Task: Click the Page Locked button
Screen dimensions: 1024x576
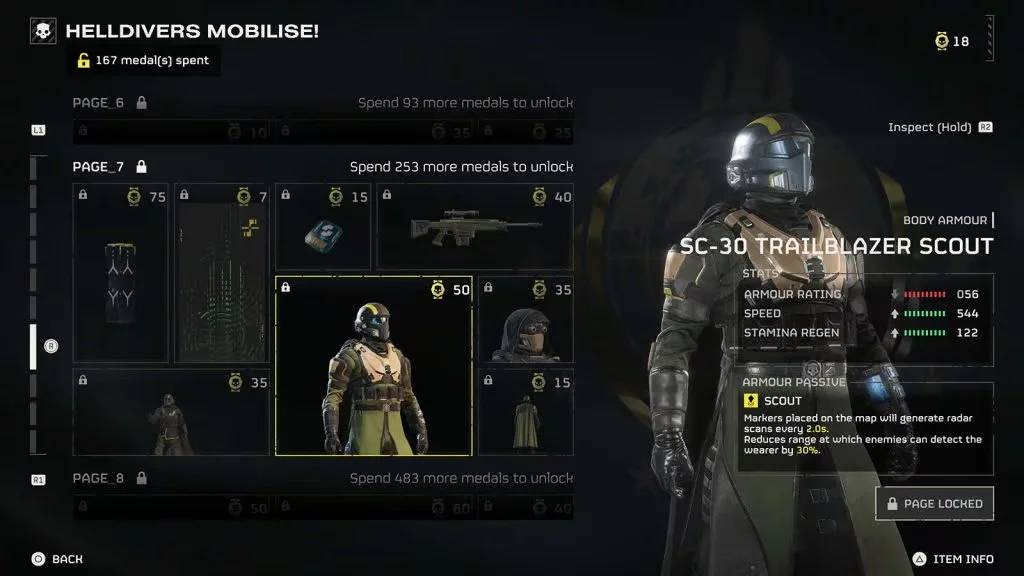Action: click(934, 504)
